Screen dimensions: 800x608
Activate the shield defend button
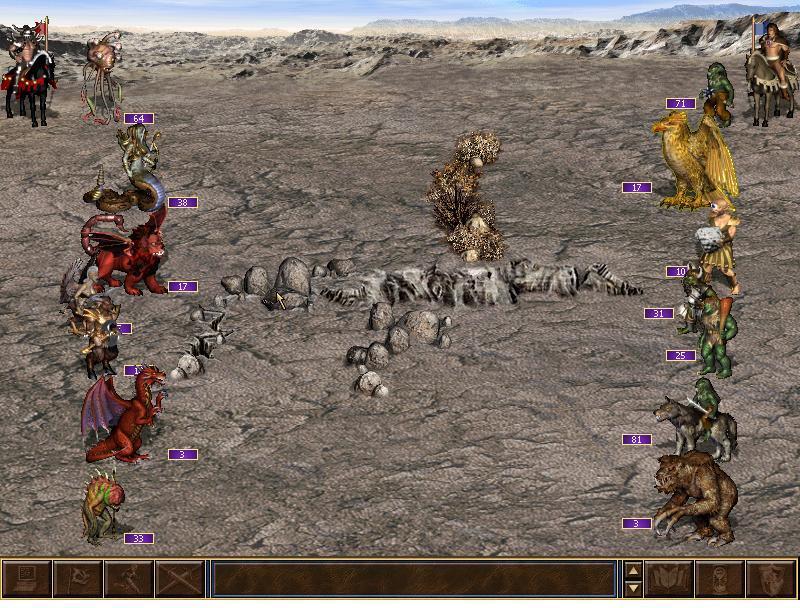(x=771, y=580)
